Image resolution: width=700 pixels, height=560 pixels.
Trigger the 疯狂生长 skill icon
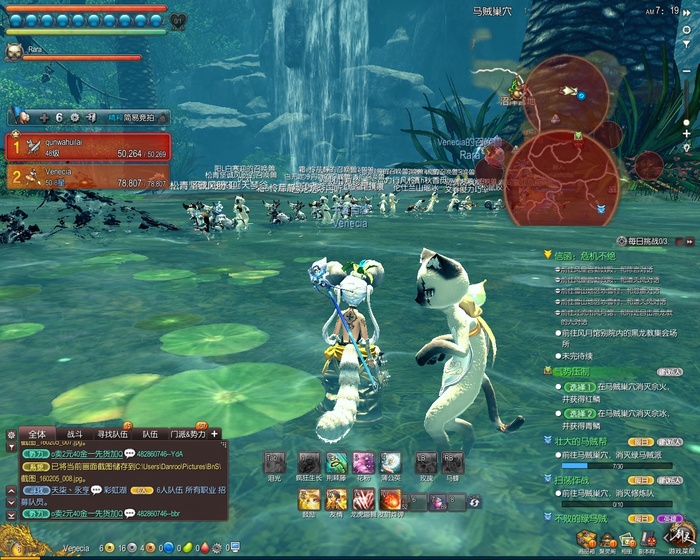(x=309, y=463)
